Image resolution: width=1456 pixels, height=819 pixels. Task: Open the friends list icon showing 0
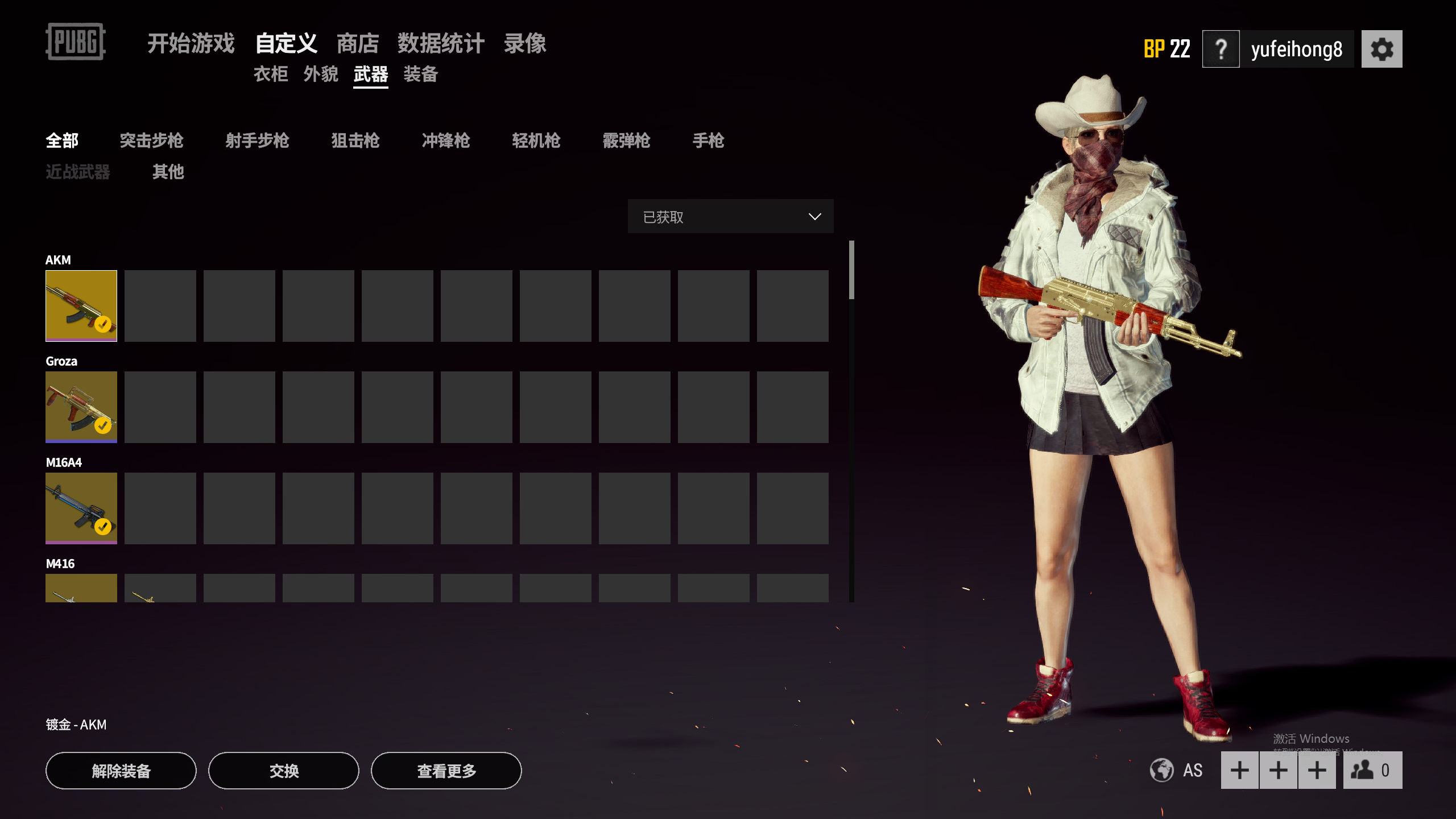pyautogui.click(x=1372, y=771)
